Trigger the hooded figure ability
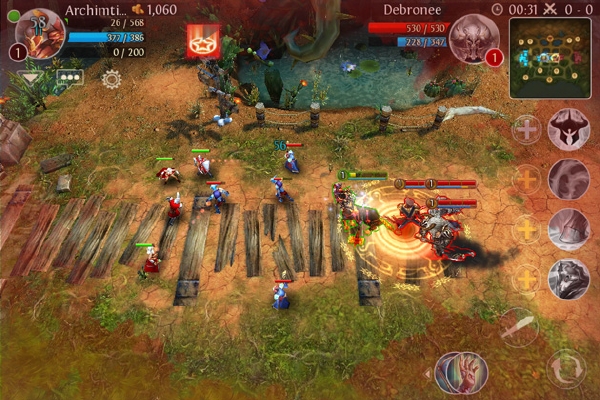This screenshot has width=600, height=400. tap(568, 228)
